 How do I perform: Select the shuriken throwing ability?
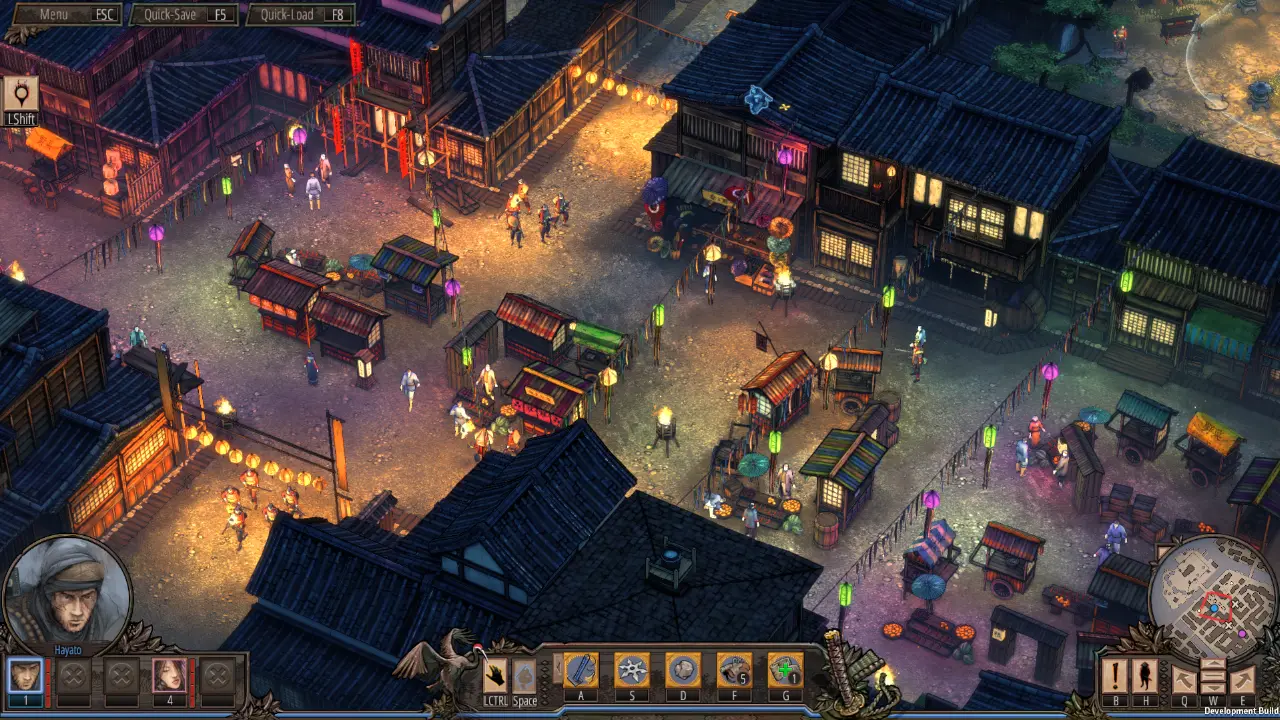pyautogui.click(x=633, y=670)
